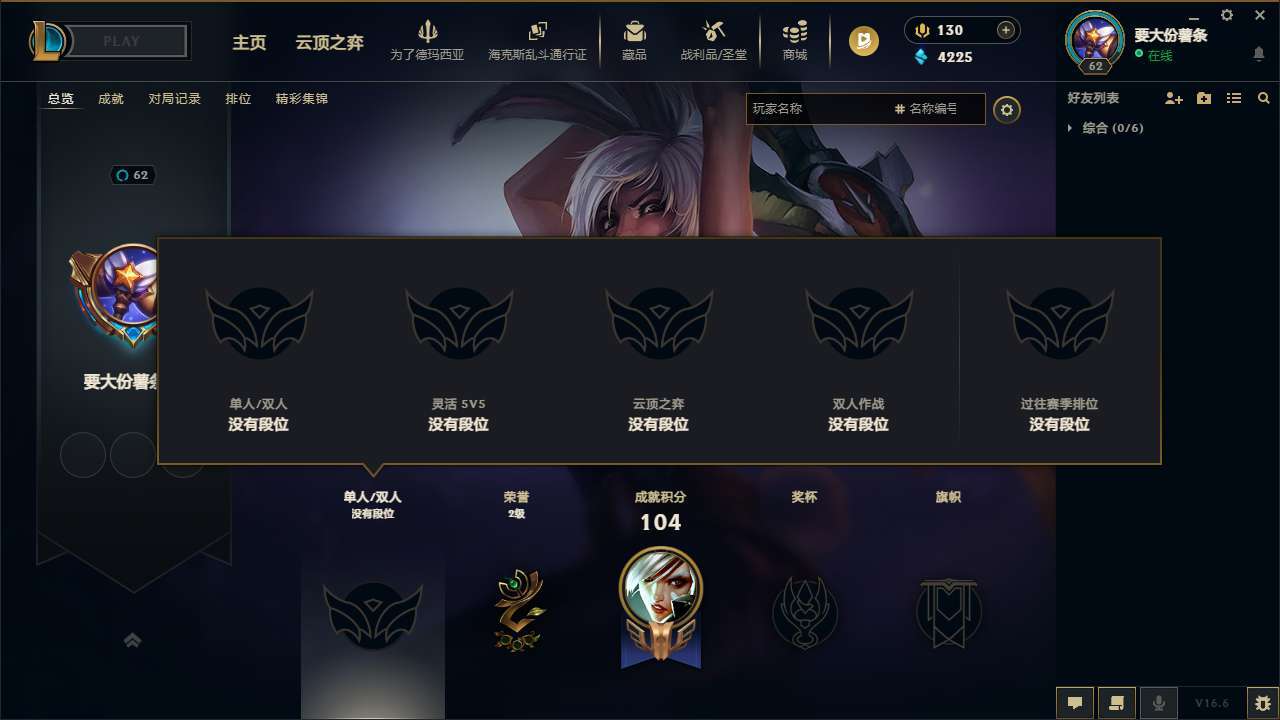Image resolution: width=1280 pixels, height=720 pixels.
Task: Open the 云顶之弈 menu item
Action: tap(329, 44)
